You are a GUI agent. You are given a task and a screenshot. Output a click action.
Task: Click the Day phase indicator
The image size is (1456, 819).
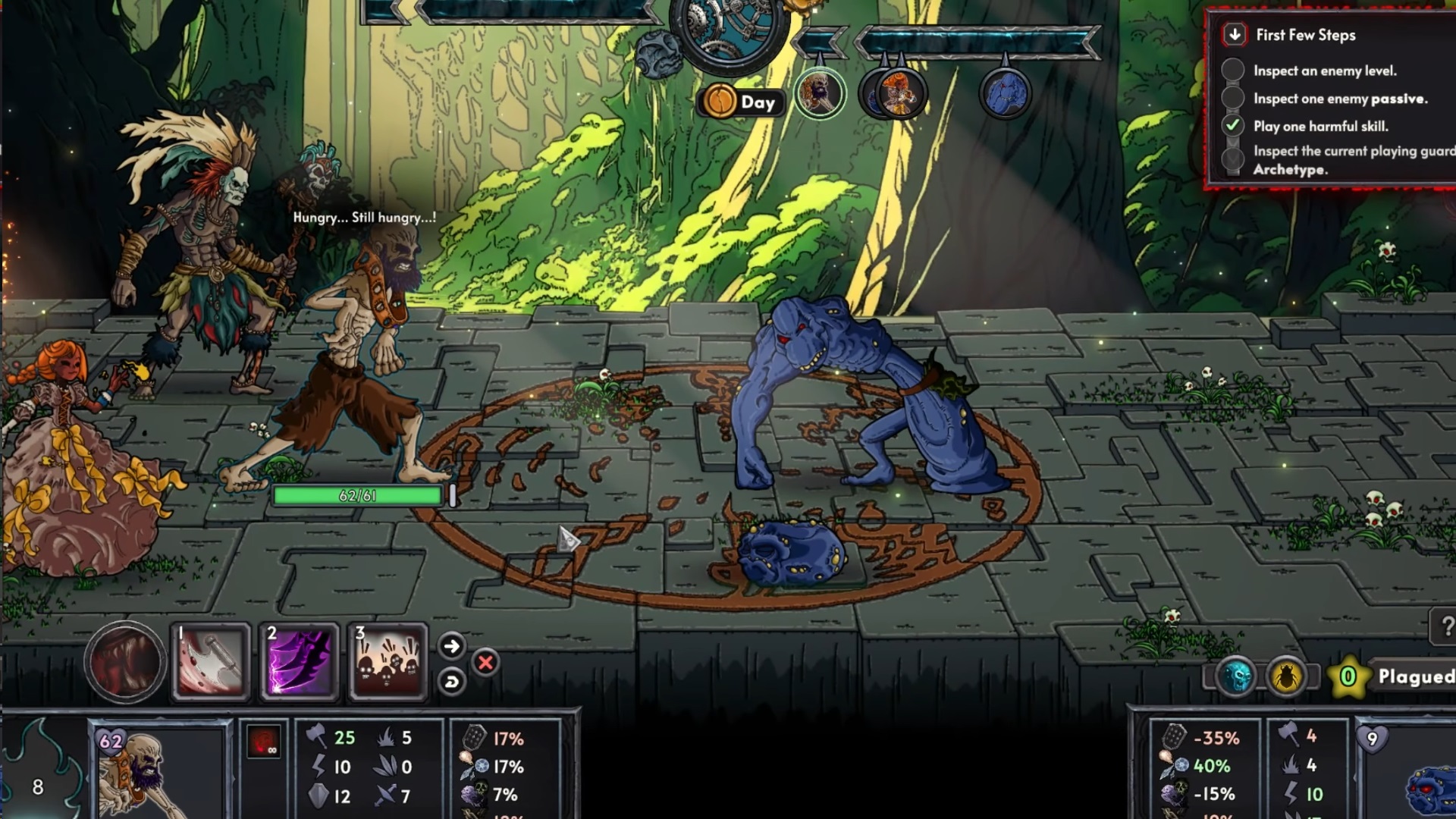[x=740, y=102]
